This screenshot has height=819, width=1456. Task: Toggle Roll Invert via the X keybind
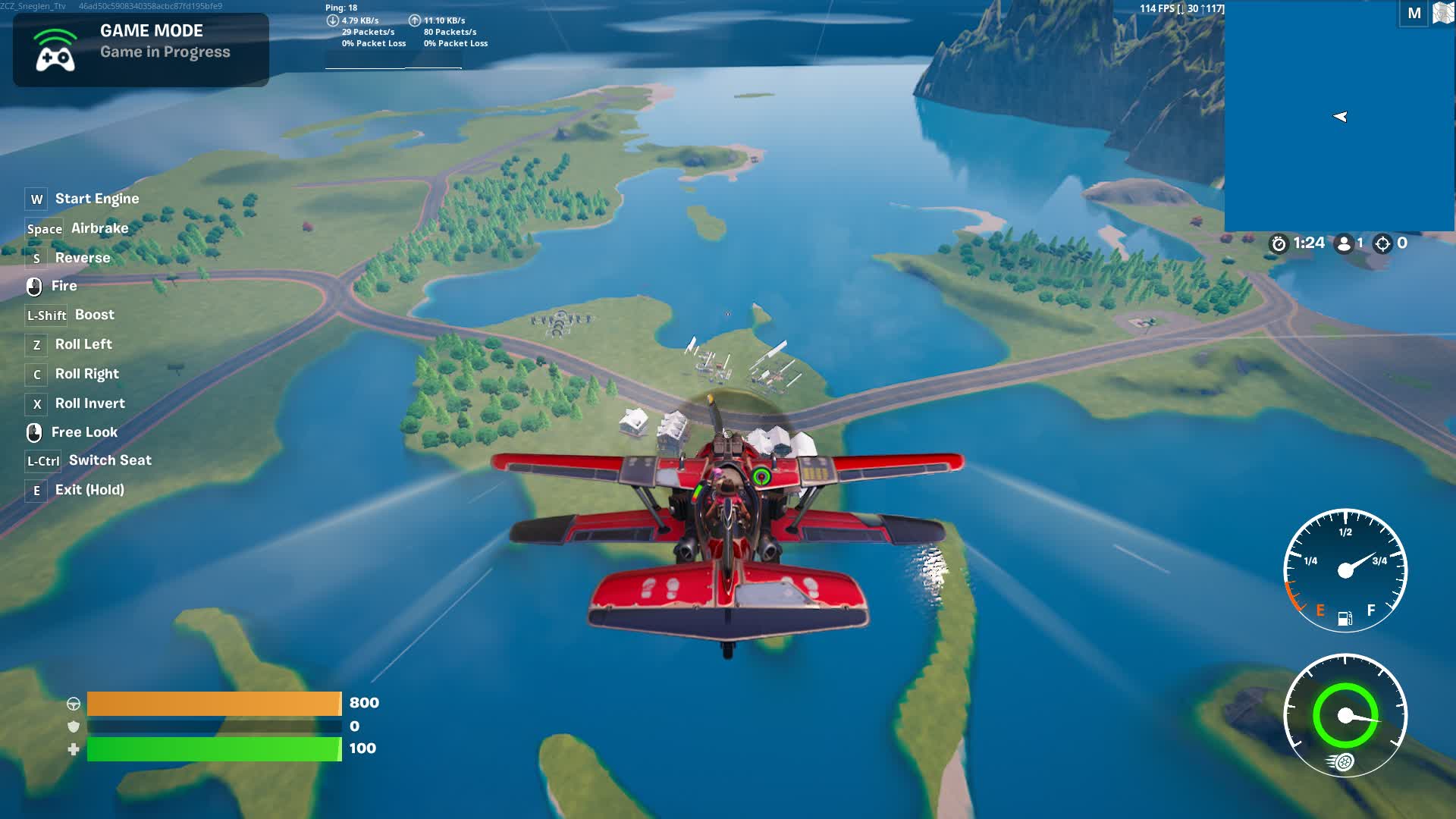35,404
